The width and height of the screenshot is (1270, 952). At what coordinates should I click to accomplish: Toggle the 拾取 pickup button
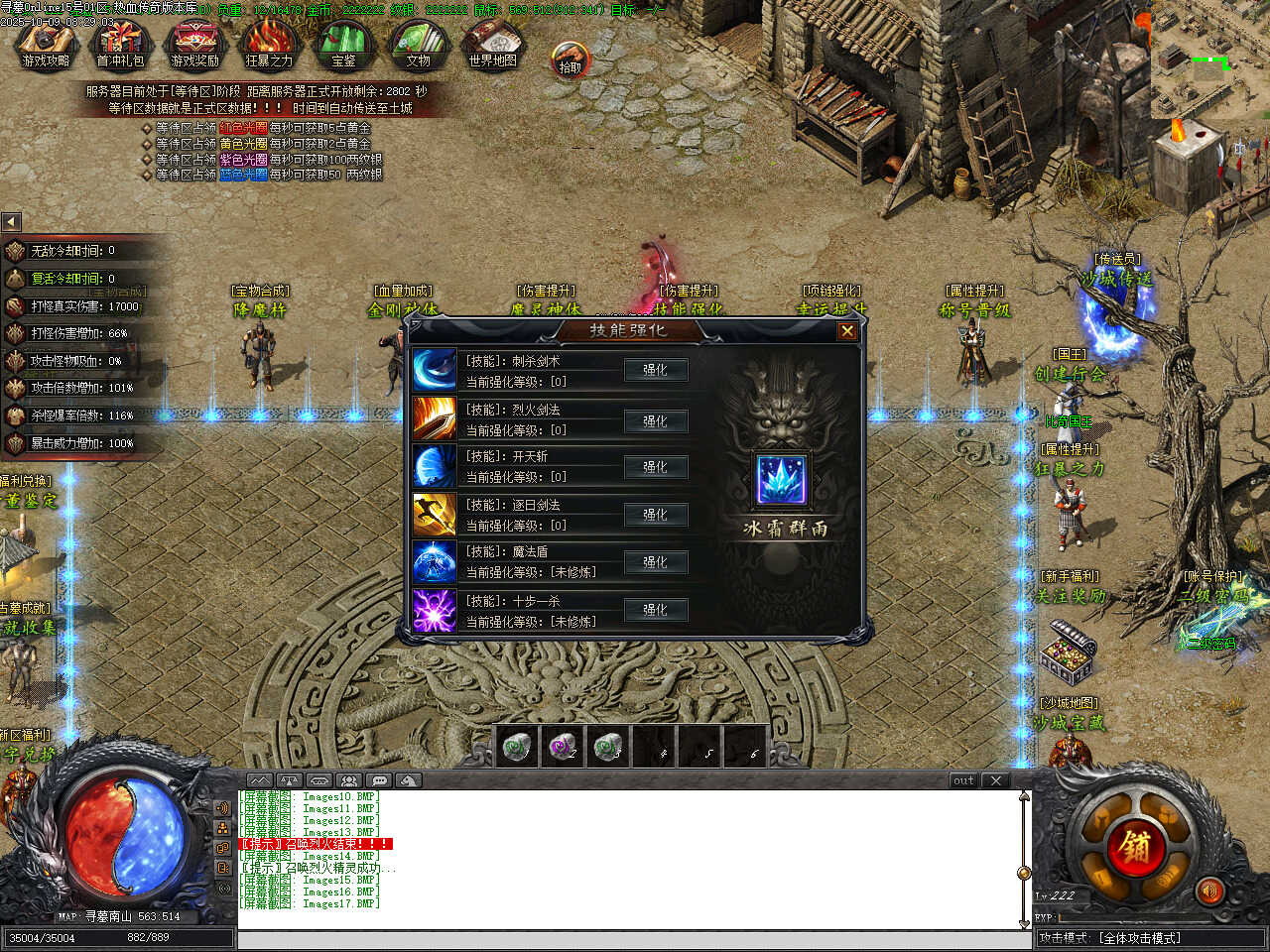tap(571, 60)
